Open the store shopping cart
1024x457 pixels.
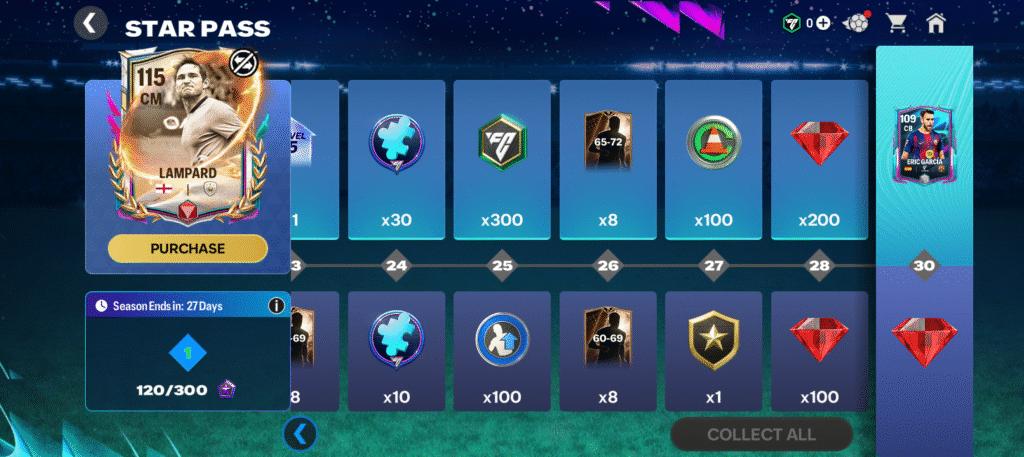click(897, 23)
